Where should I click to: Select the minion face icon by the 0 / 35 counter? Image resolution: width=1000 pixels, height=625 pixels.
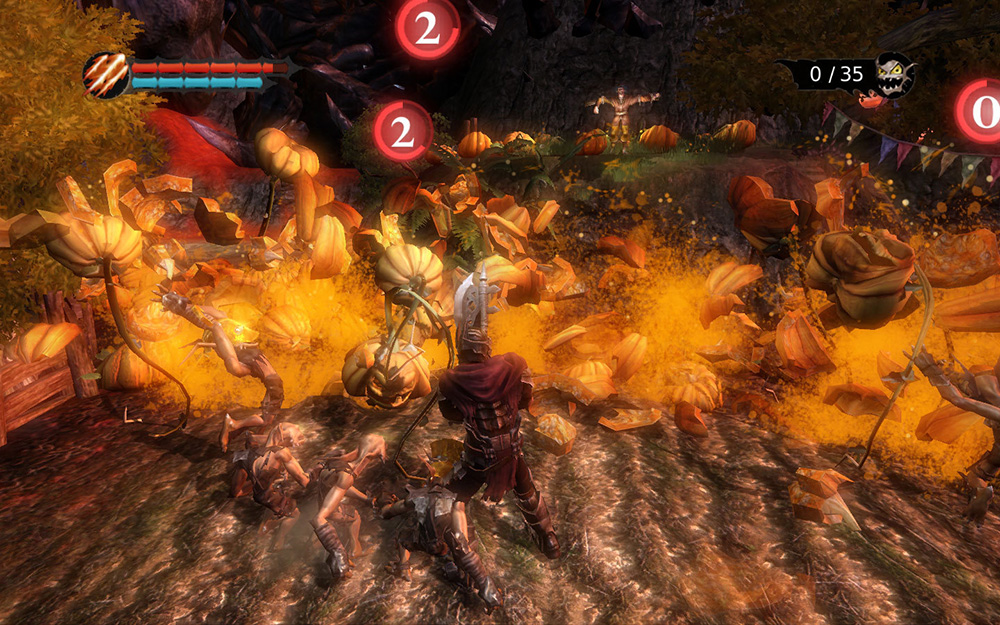[893, 75]
